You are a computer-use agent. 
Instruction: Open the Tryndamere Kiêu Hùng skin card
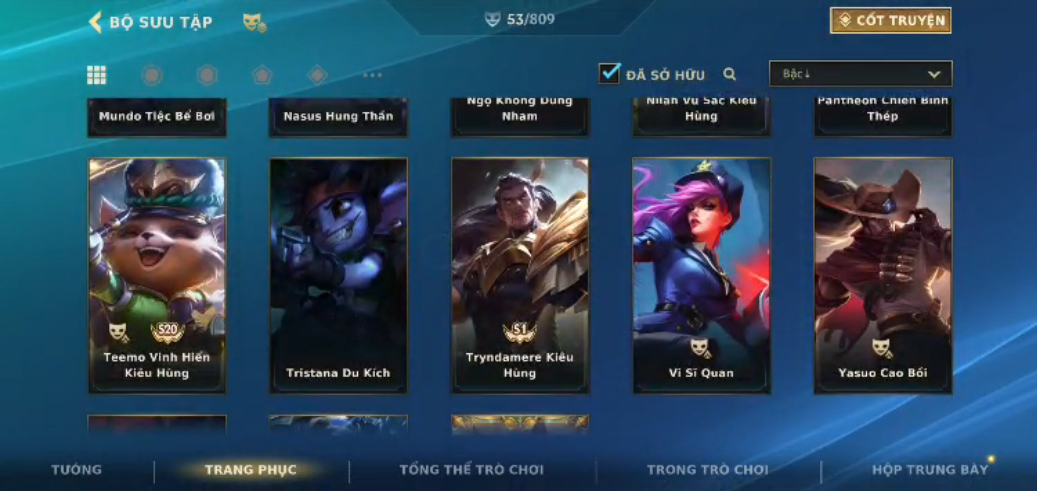(x=520, y=275)
